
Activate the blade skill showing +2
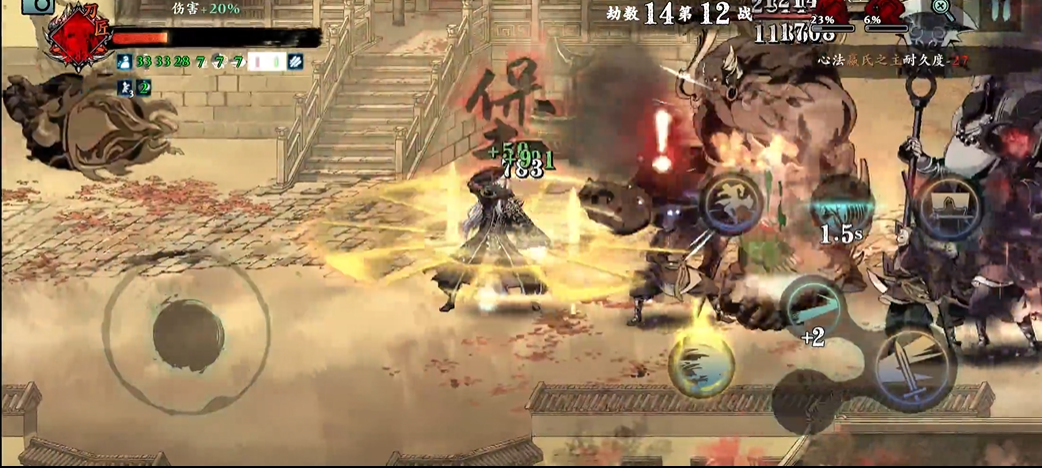click(x=811, y=309)
